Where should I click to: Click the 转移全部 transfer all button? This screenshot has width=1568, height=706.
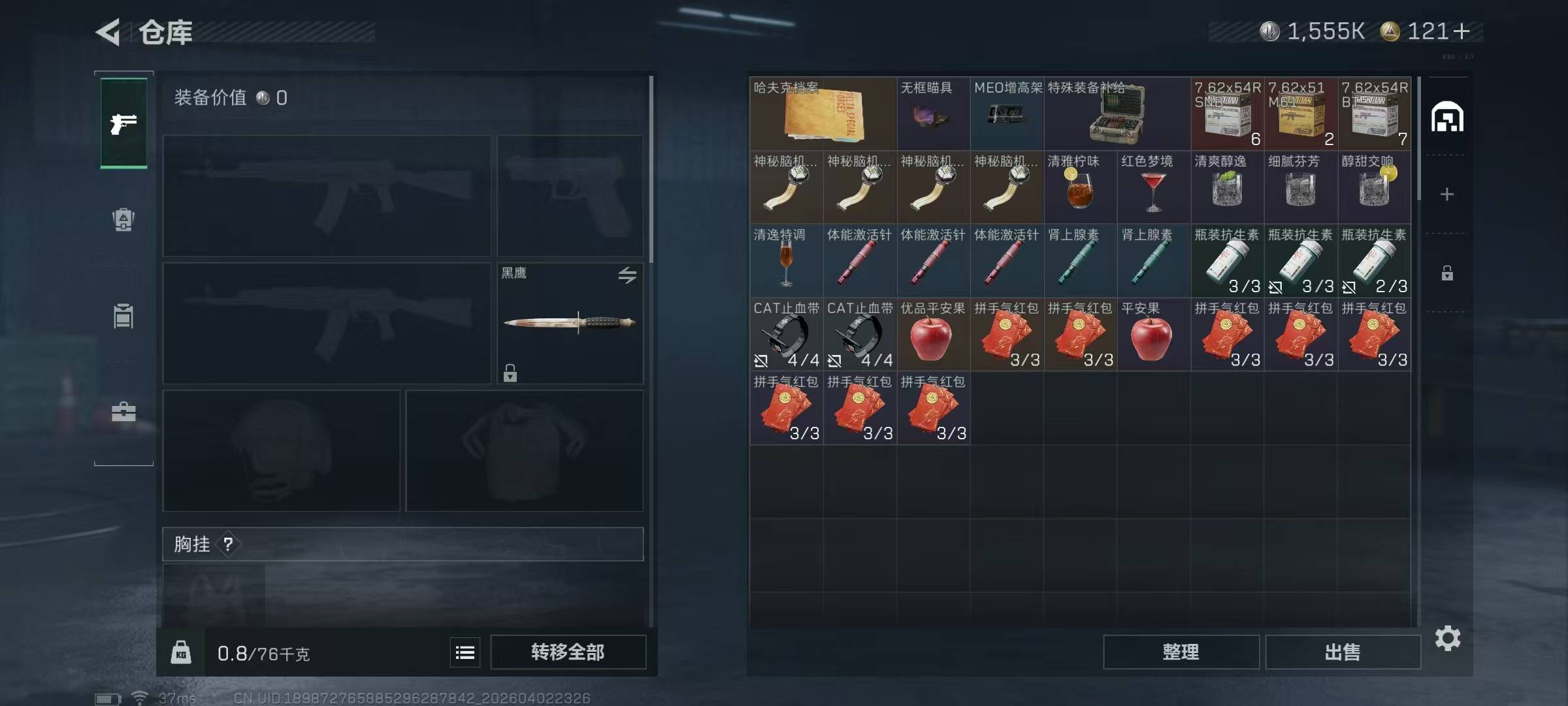[x=568, y=652]
